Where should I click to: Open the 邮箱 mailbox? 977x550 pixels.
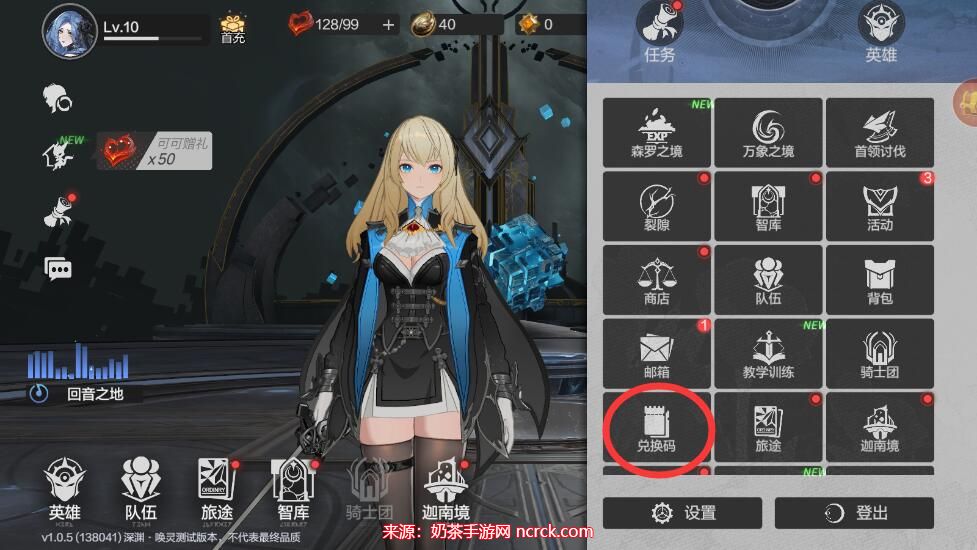pos(657,355)
